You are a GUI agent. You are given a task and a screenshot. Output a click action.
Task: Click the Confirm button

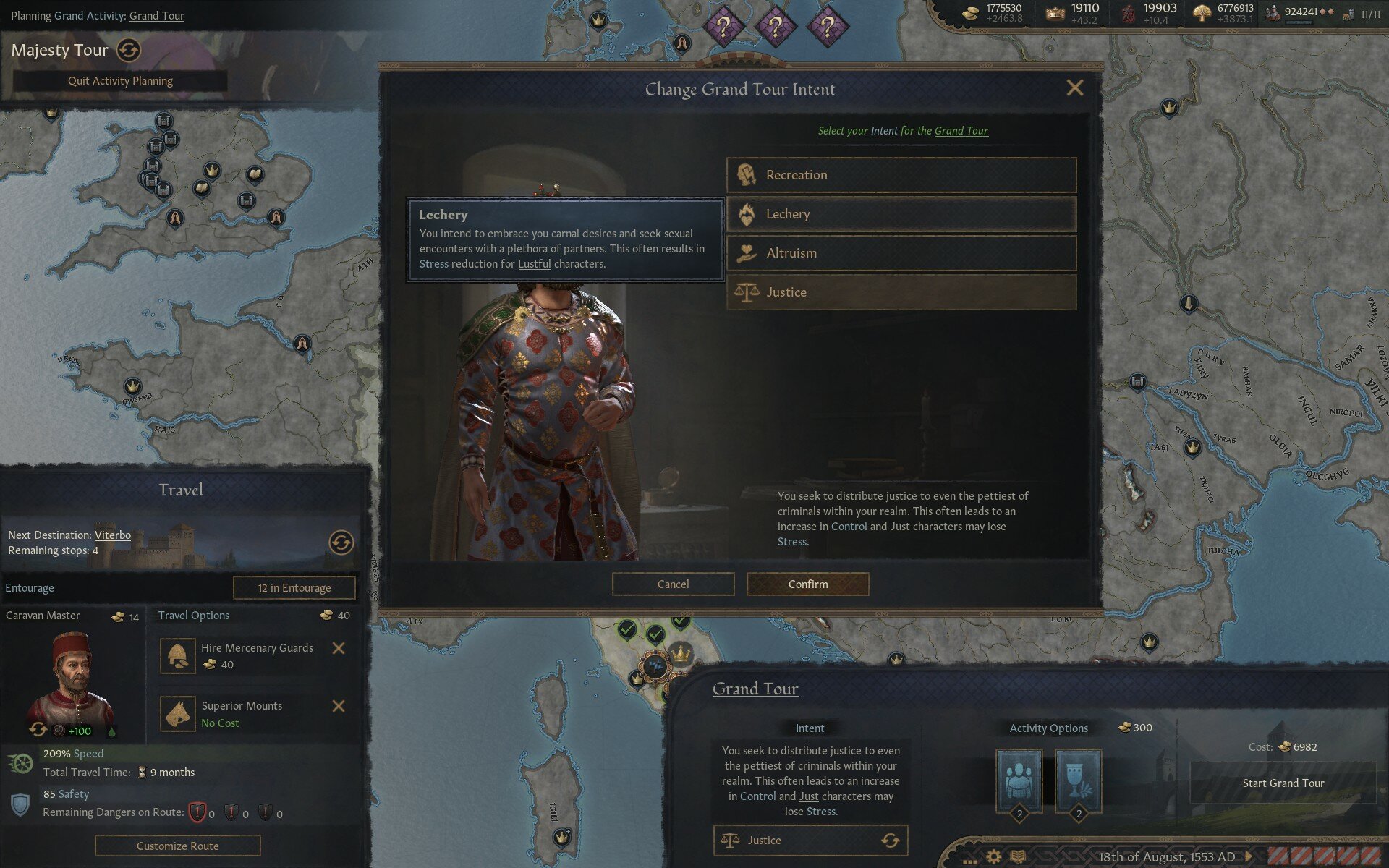pyautogui.click(x=807, y=584)
